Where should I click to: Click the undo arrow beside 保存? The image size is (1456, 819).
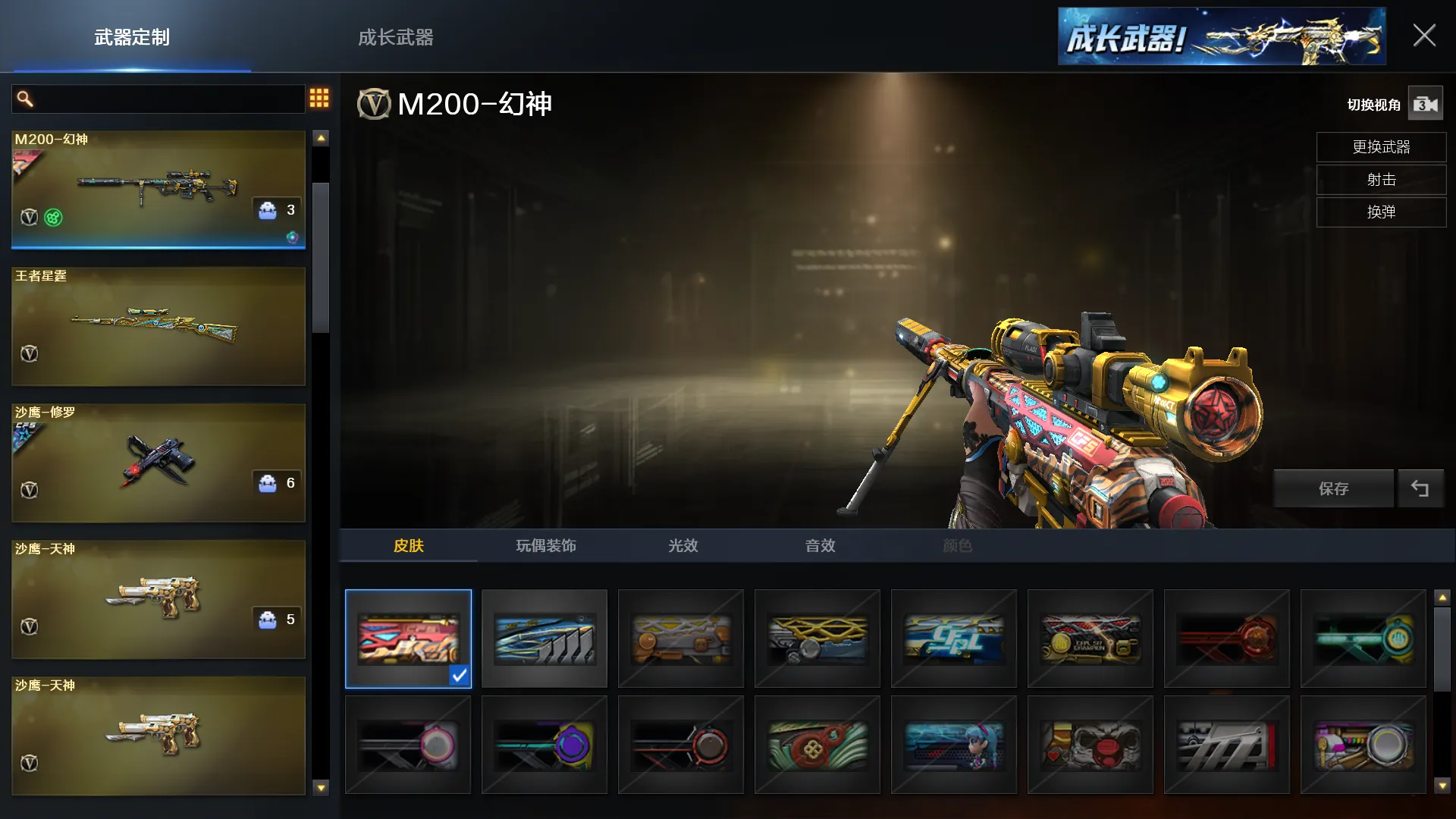1420,489
